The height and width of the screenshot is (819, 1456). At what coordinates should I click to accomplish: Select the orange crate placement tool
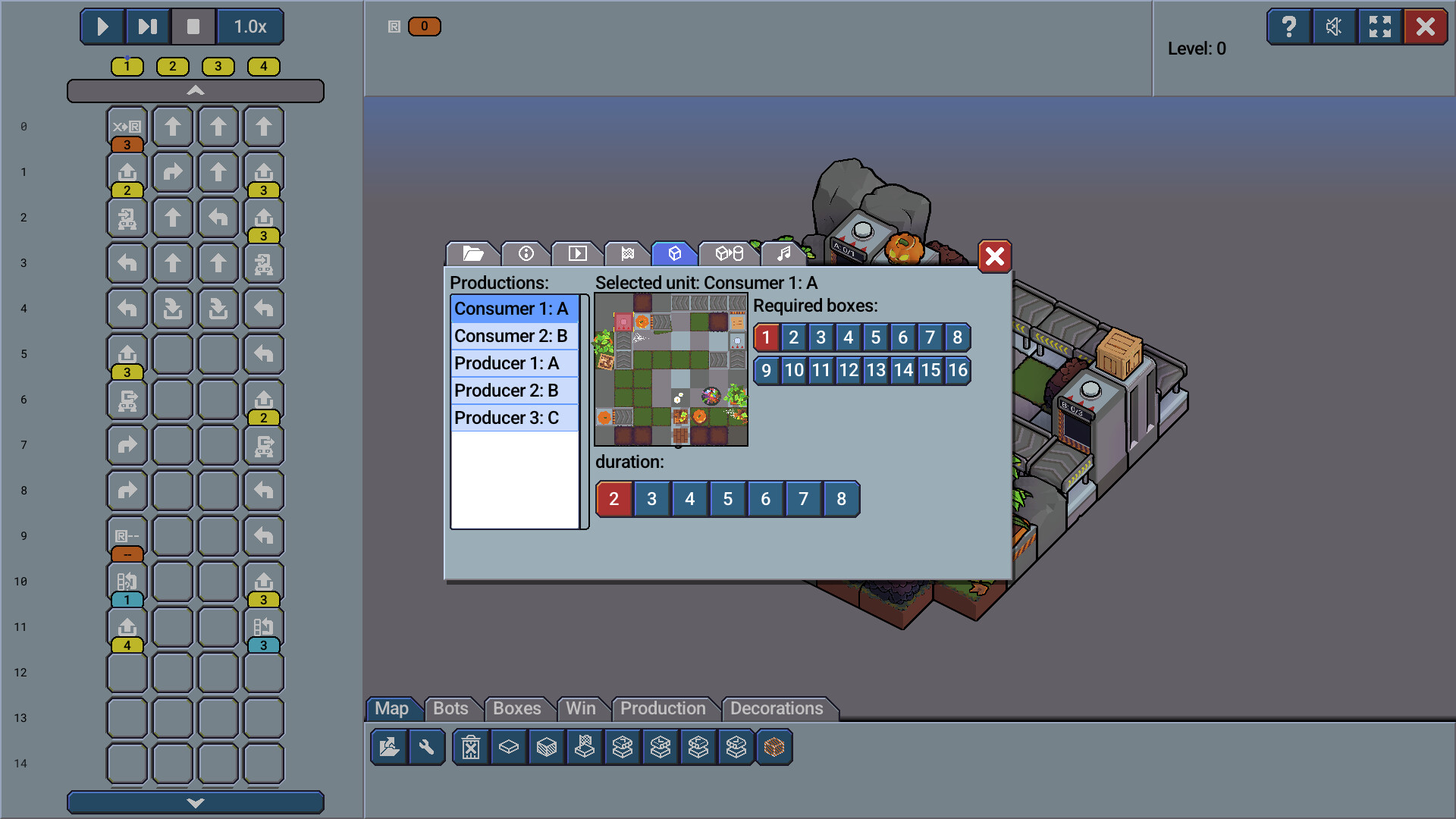pyautogui.click(x=773, y=747)
